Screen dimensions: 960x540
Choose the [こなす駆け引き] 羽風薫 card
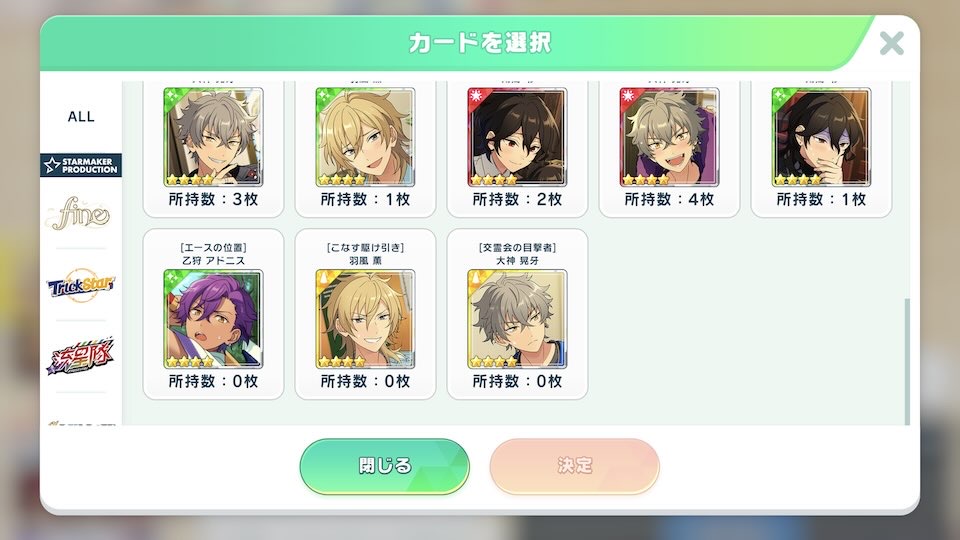365,319
